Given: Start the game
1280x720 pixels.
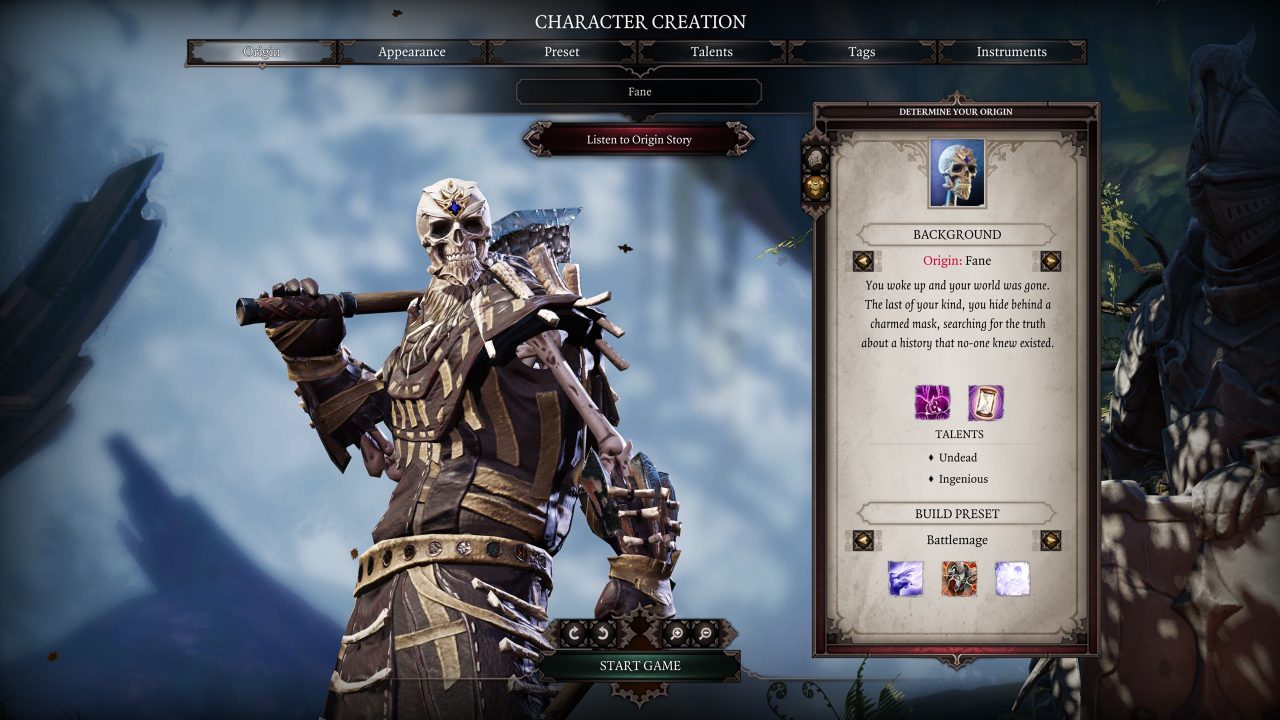Looking at the screenshot, I should (x=640, y=666).
